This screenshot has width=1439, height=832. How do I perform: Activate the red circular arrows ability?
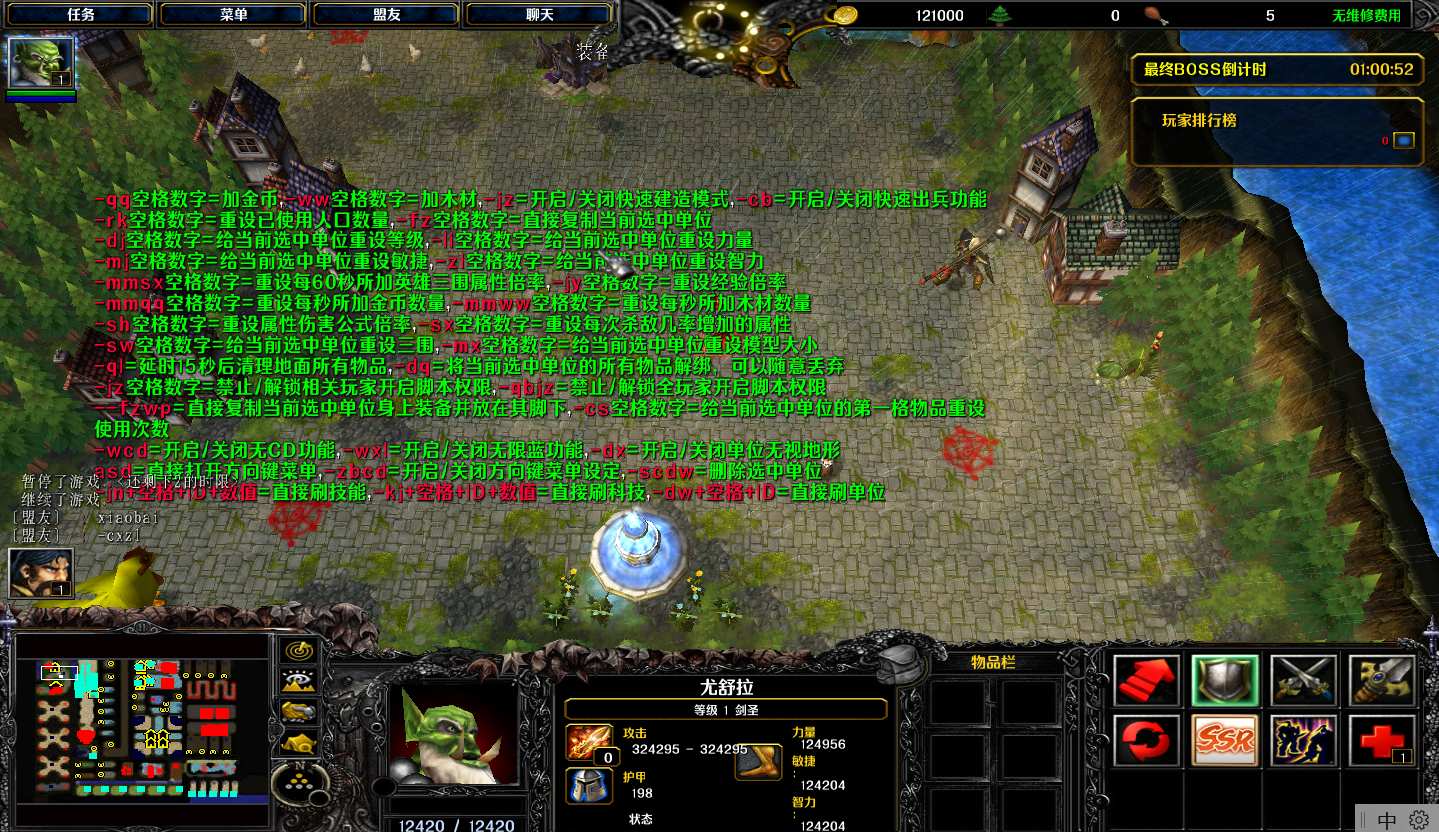pos(1146,741)
